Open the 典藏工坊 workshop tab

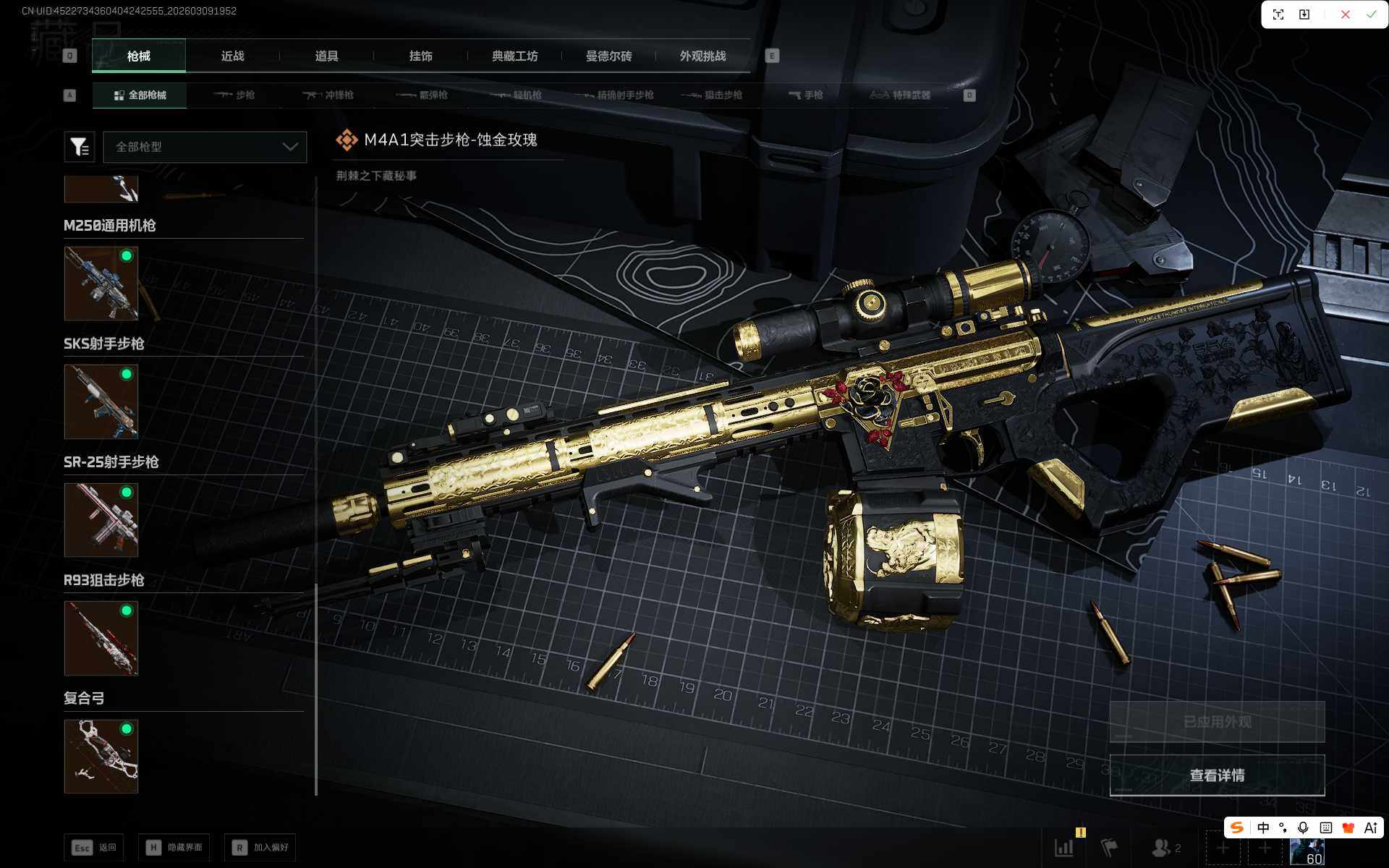click(514, 56)
